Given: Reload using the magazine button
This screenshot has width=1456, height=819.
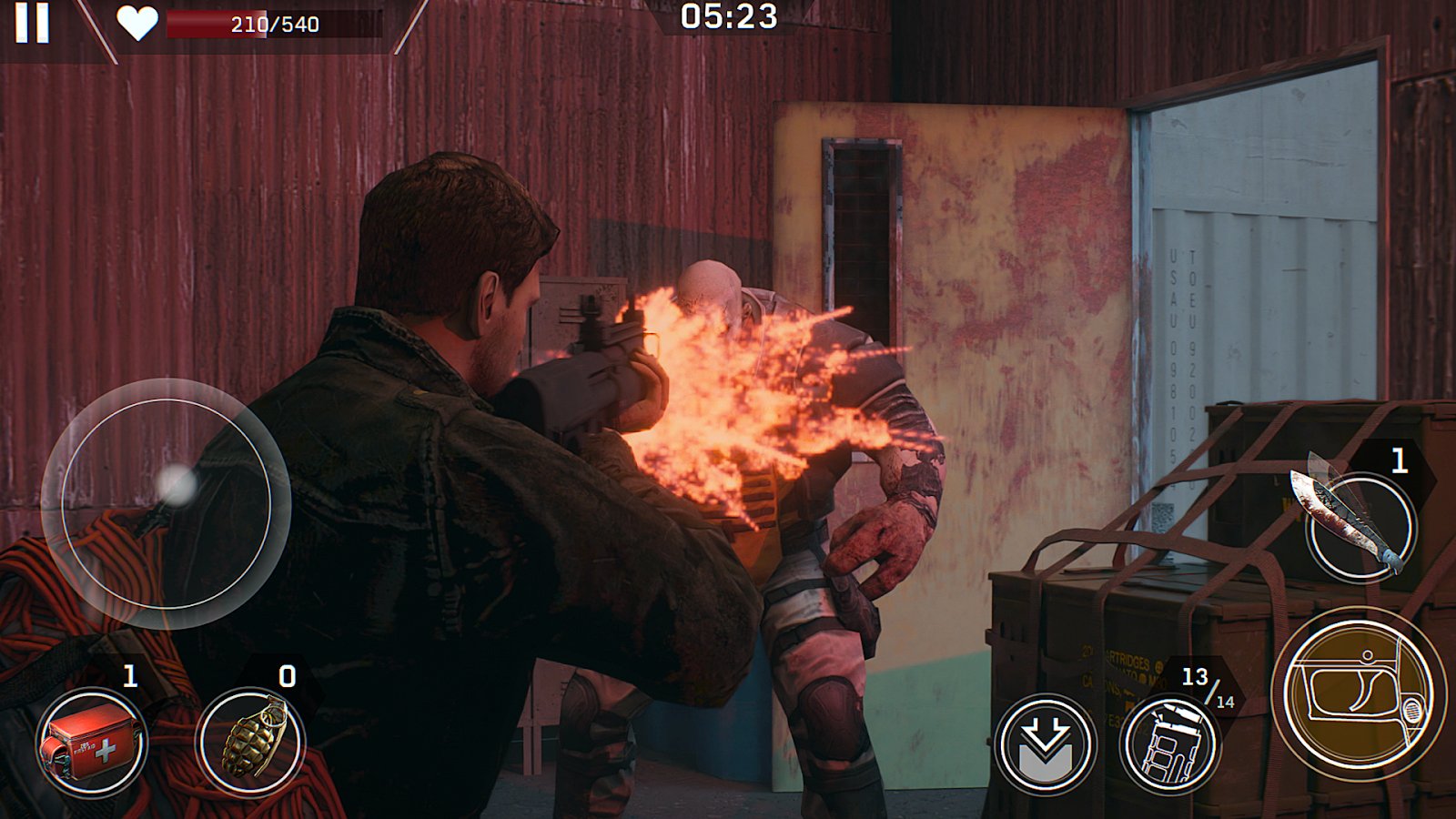Looking at the screenshot, I should click(1170, 743).
